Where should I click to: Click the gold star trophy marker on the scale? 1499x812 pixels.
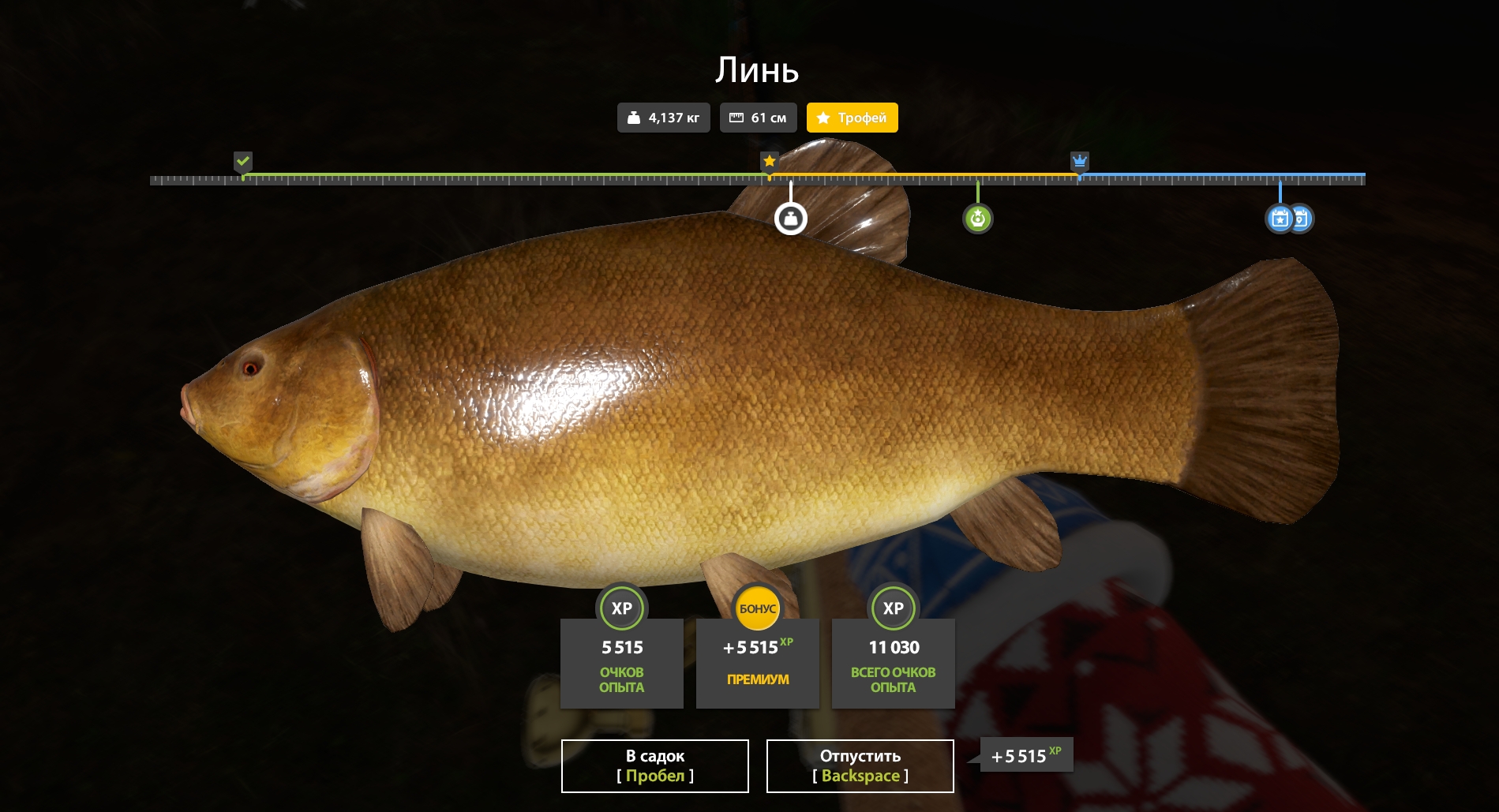click(769, 162)
